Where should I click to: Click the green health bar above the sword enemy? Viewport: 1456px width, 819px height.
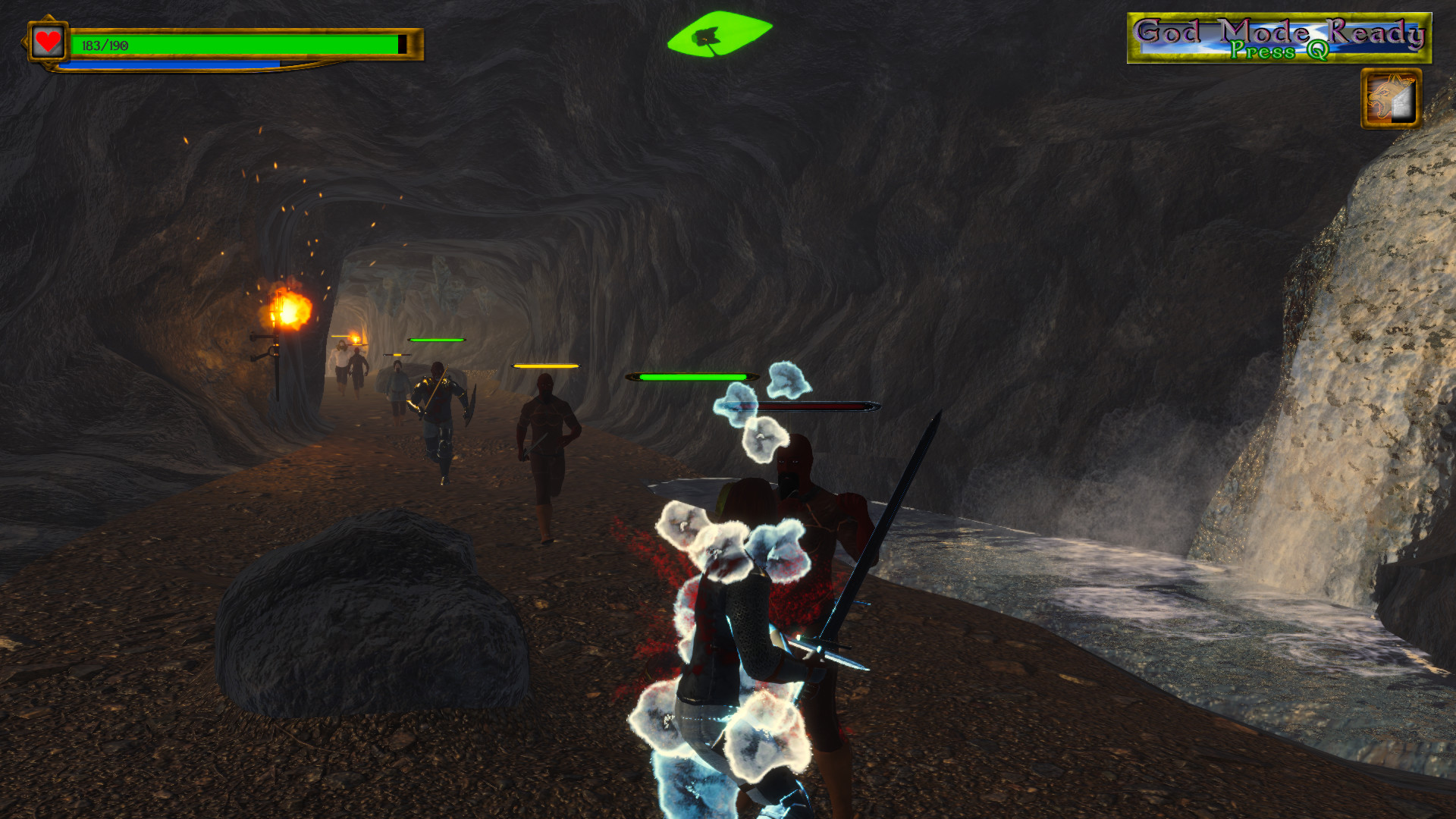click(438, 340)
